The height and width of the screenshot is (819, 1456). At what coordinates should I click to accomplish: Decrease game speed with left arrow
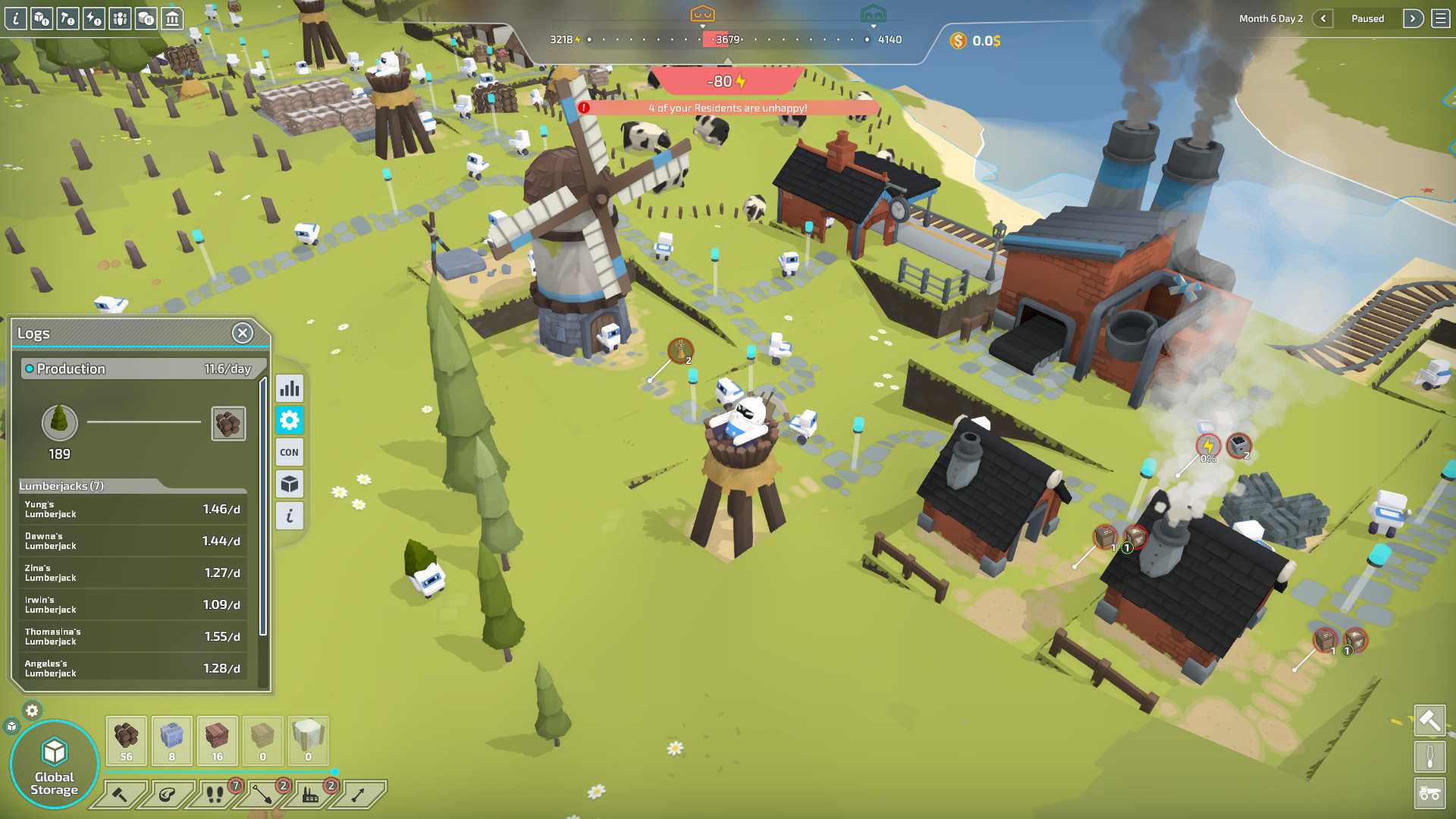(x=1323, y=19)
